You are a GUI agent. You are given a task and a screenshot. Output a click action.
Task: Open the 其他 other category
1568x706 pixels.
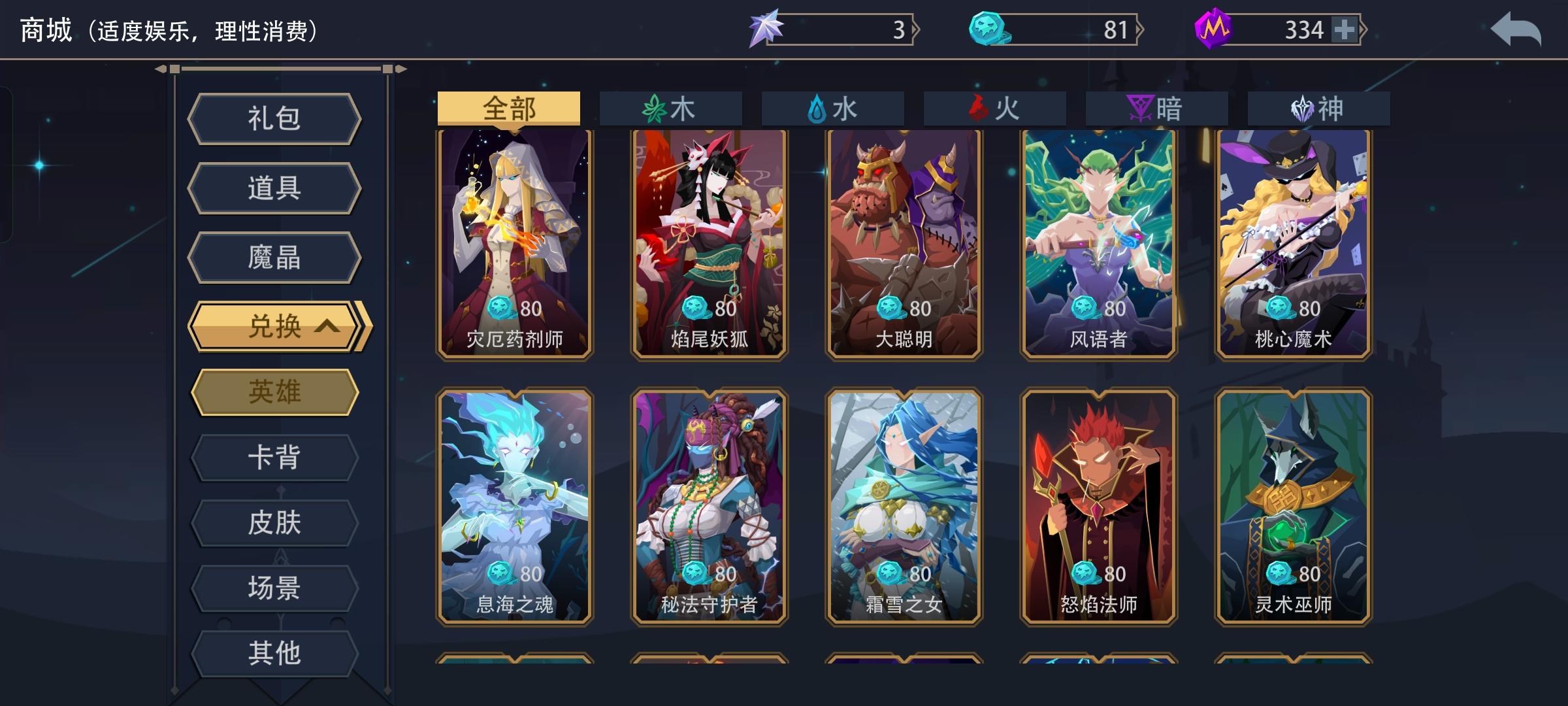pos(274,651)
